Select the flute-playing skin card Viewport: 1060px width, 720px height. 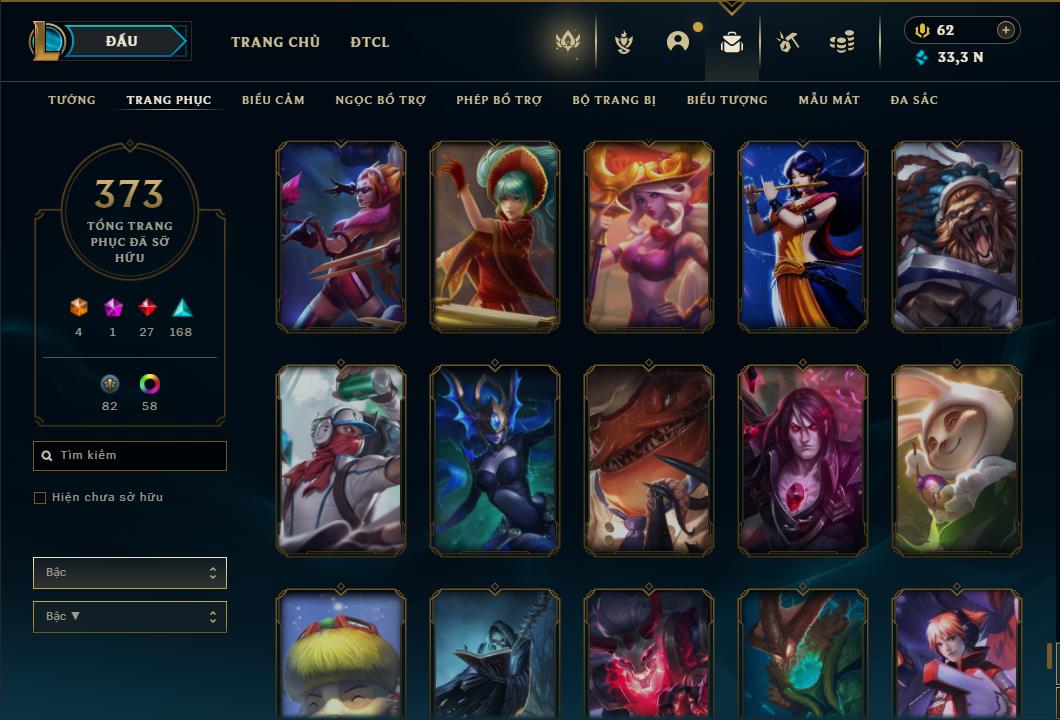point(803,236)
